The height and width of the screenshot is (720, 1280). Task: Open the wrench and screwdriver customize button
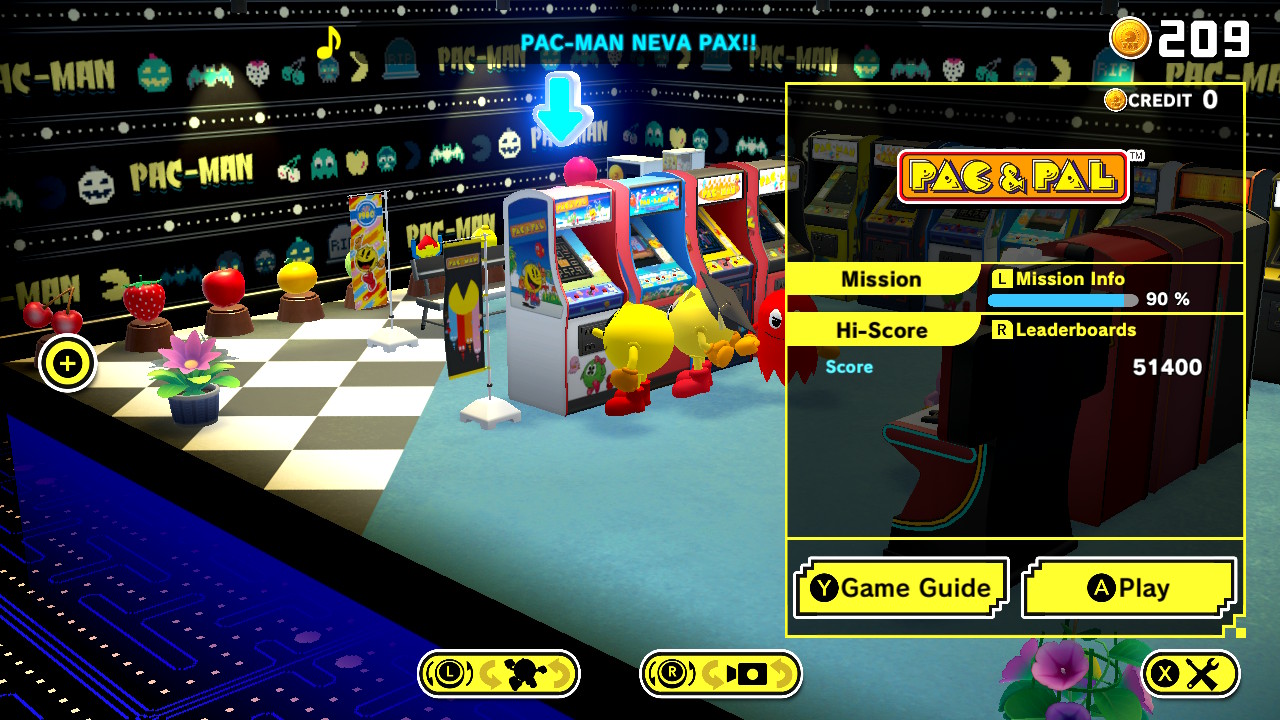[1190, 674]
